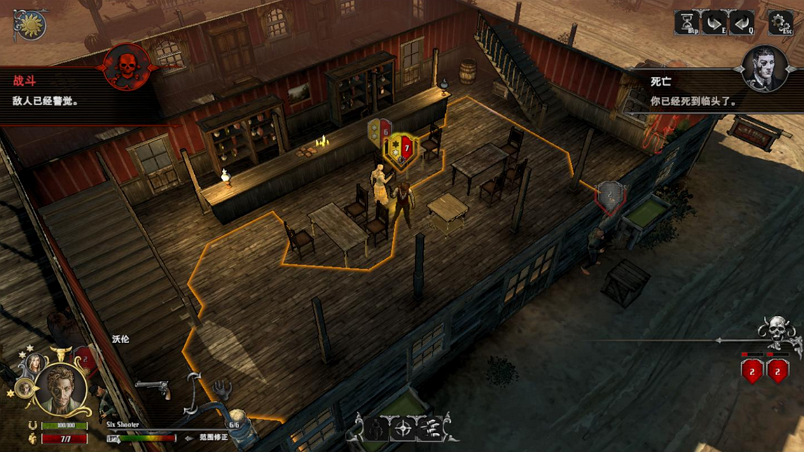Image resolution: width=804 pixels, height=452 pixels.
Task: Rotate camera with the left-curving arrow button
Action: tap(742, 23)
